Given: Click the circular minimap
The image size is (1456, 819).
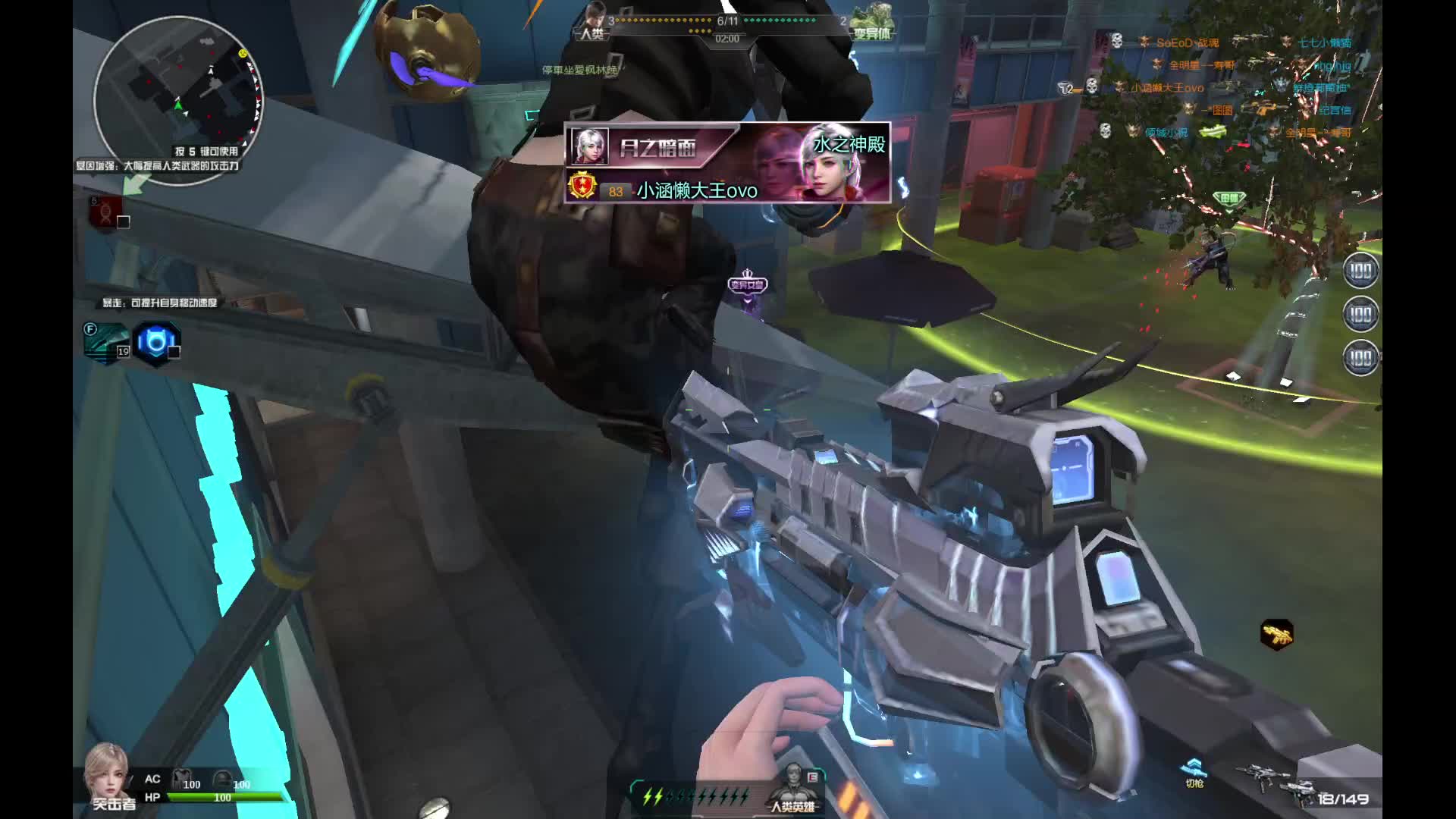Looking at the screenshot, I should tap(179, 96).
